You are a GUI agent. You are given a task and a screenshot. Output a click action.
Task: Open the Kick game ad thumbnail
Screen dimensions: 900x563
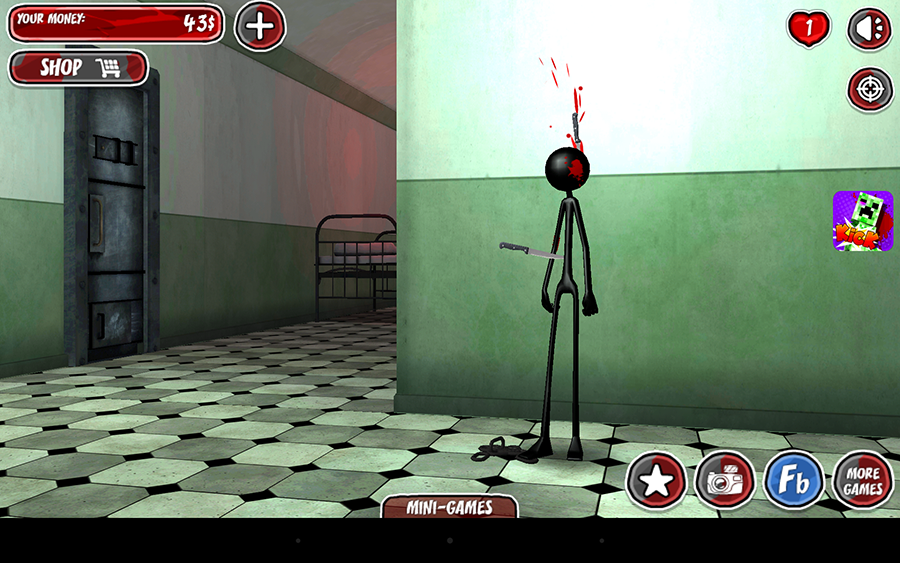862,221
